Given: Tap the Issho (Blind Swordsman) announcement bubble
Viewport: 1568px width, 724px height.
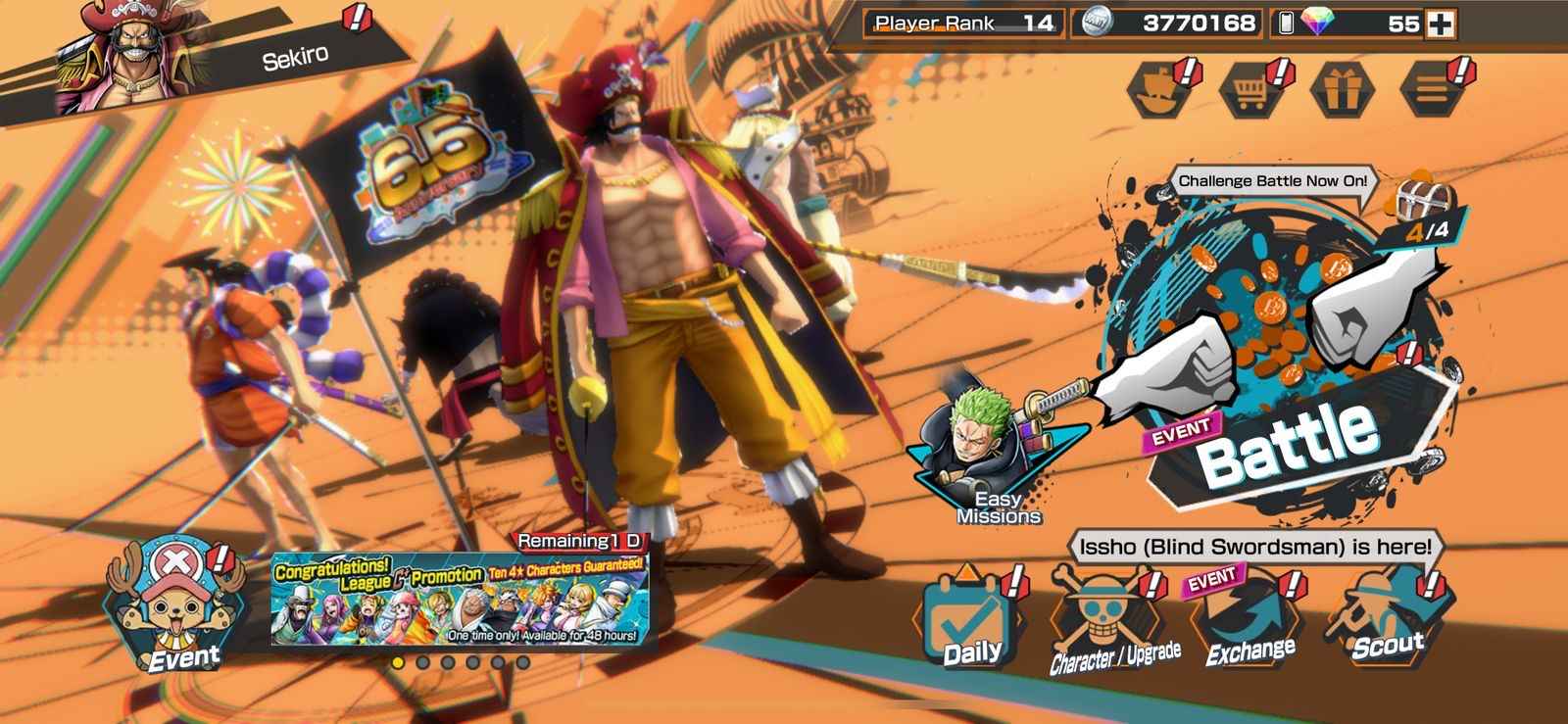Looking at the screenshot, I should point(1255,547).
